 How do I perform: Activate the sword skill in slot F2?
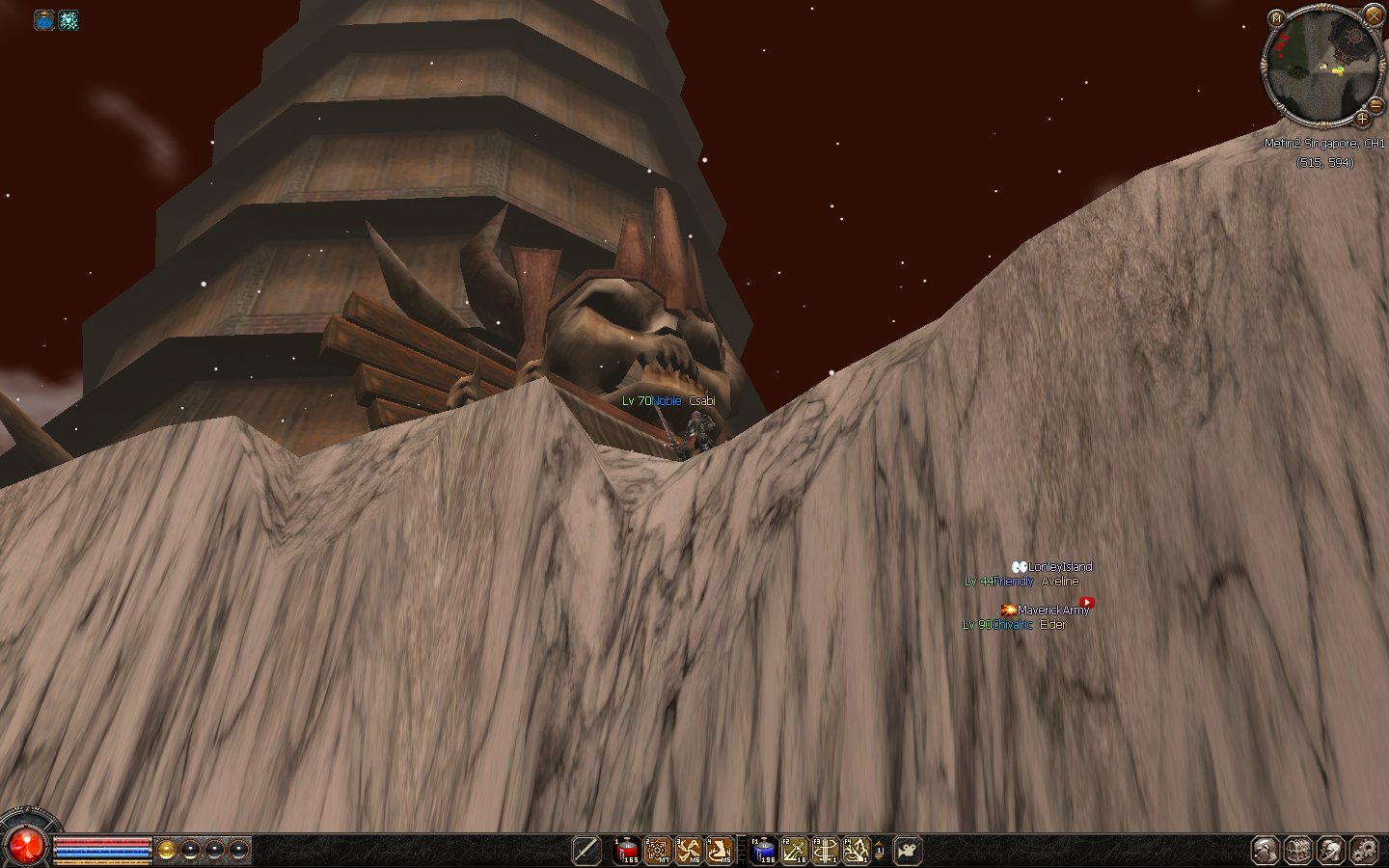point(795,850)
